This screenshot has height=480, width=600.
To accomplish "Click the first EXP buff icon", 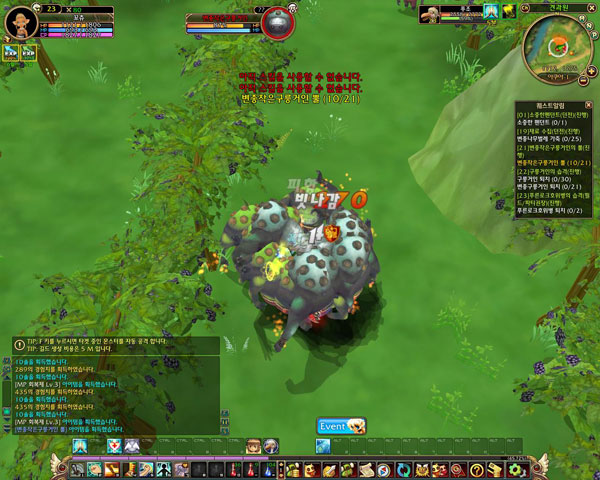I will [x=11, y=54].
